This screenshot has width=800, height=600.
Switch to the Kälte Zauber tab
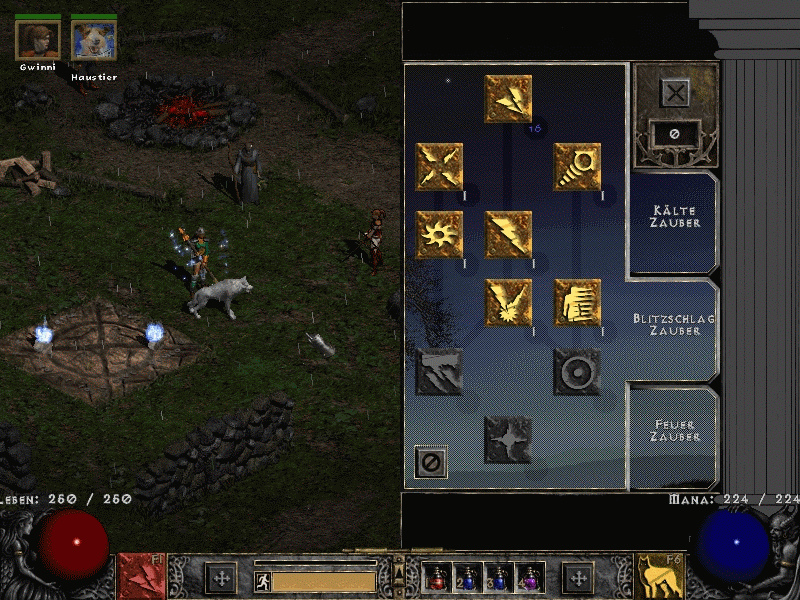[x=673, y=217]
